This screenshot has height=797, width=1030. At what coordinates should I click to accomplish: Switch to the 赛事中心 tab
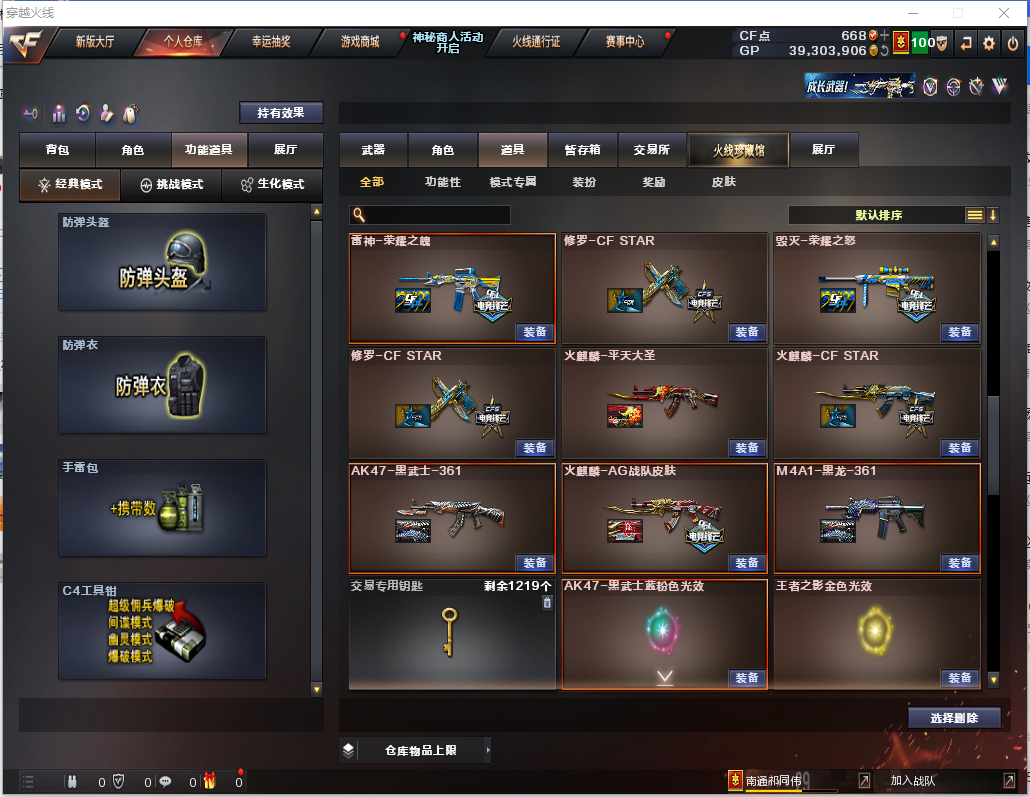click(624, 42)
